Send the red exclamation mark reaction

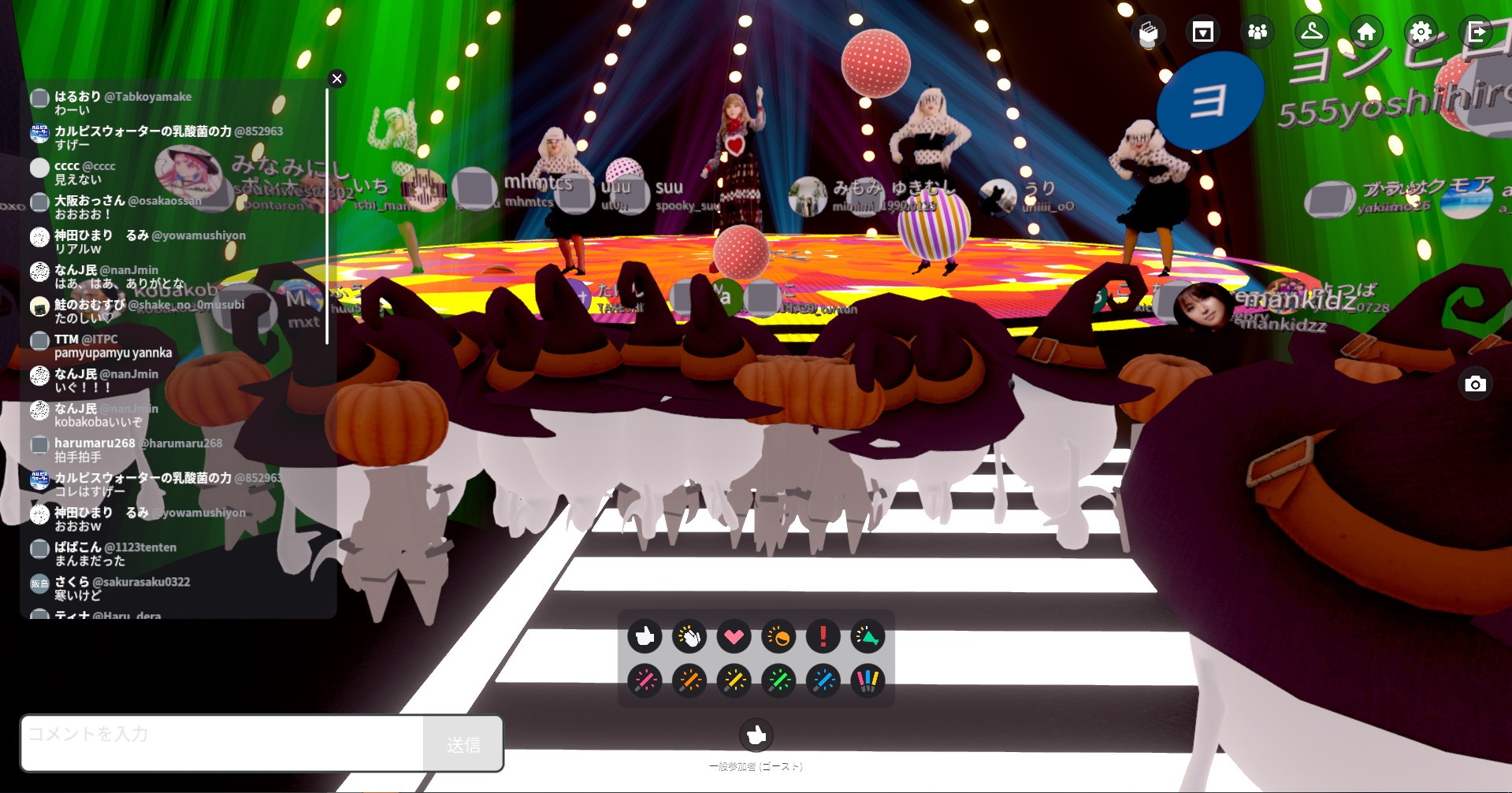[x=823, y=636]
